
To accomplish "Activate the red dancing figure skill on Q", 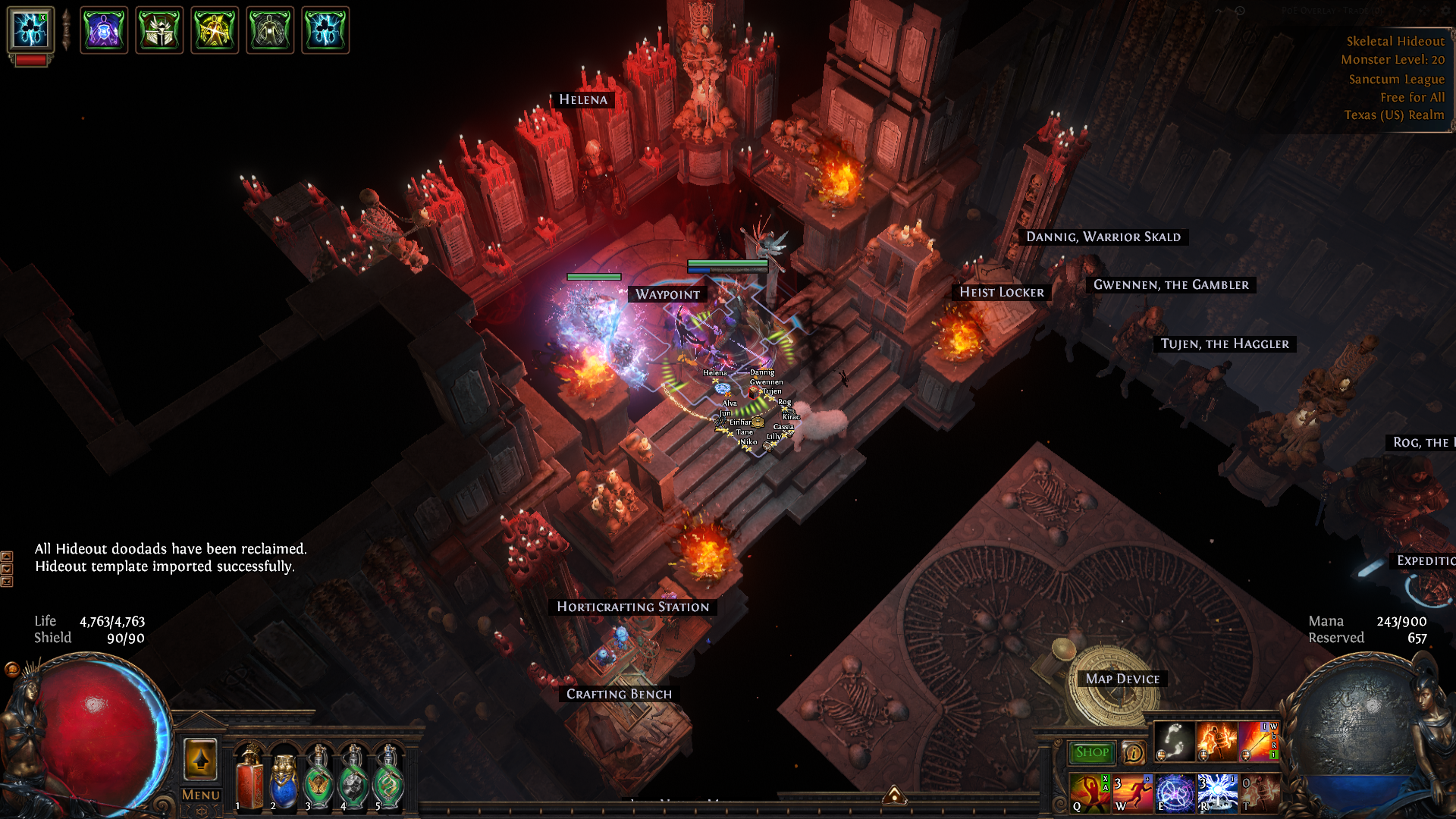I will tap(1090, 793).
